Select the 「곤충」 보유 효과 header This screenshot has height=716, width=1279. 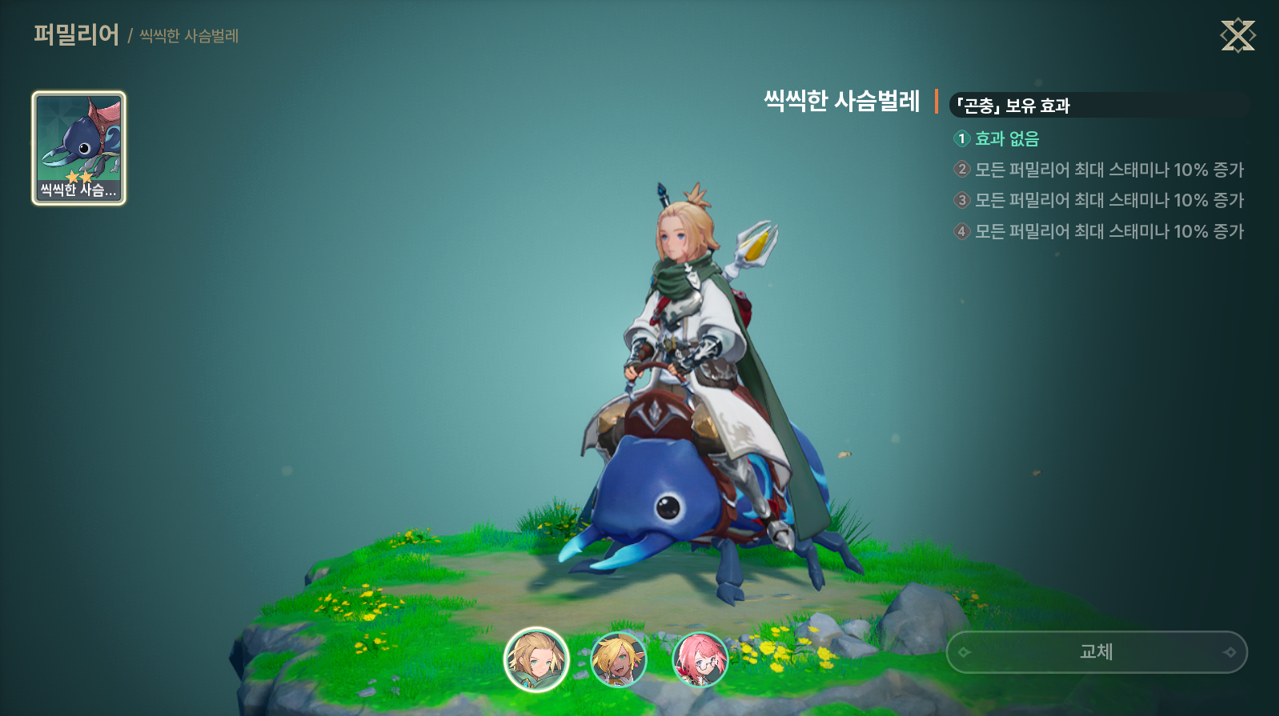(x=1012, y=105)
